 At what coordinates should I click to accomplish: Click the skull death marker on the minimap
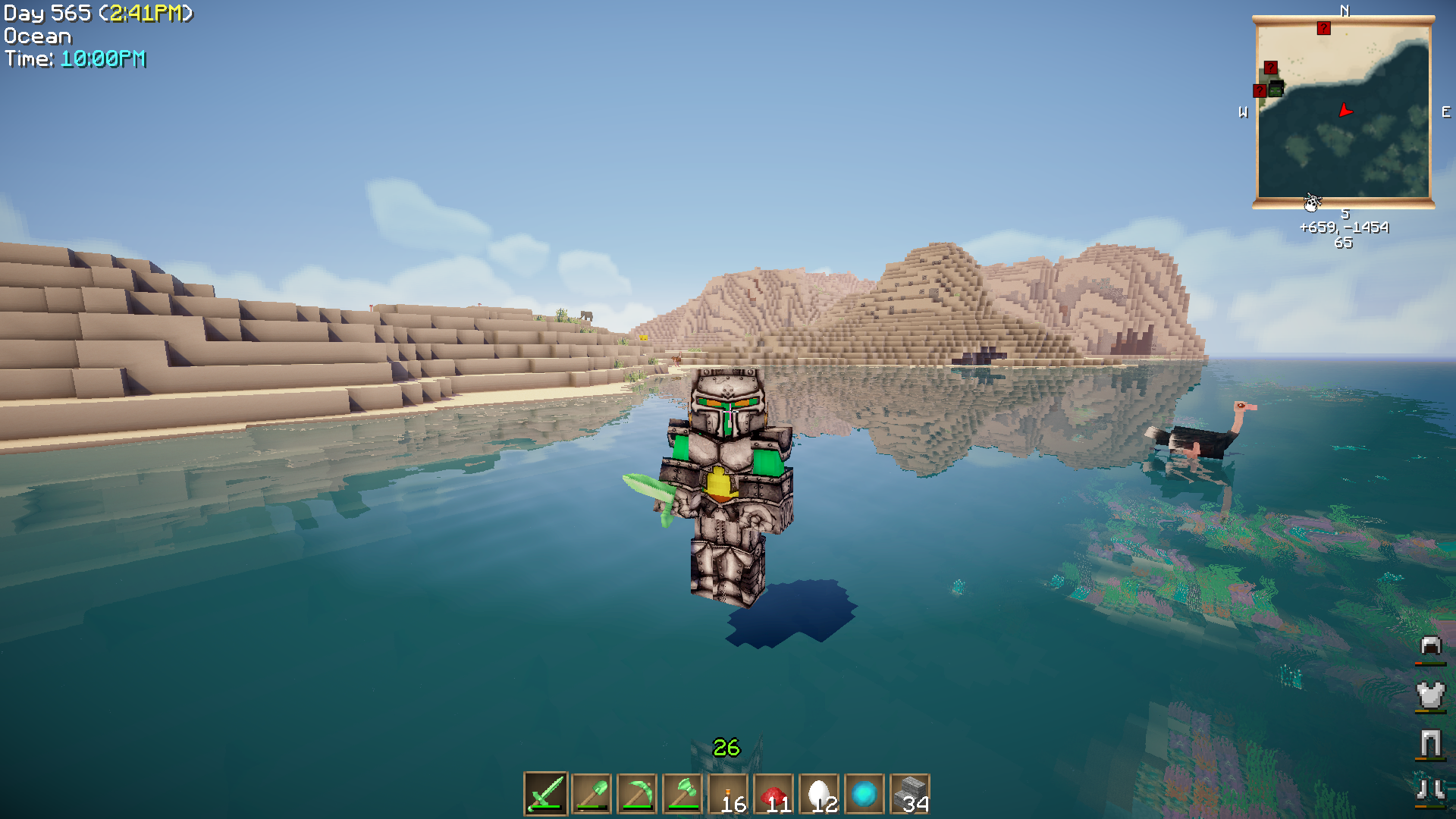(x=1312, y=202)
